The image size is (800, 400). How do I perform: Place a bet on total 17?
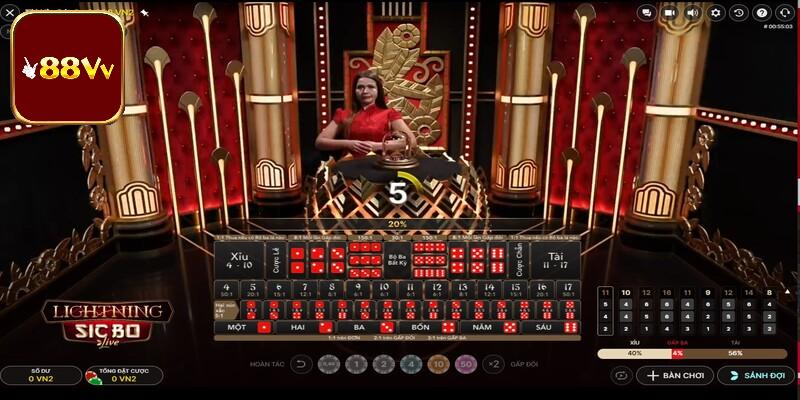(568, 290)
